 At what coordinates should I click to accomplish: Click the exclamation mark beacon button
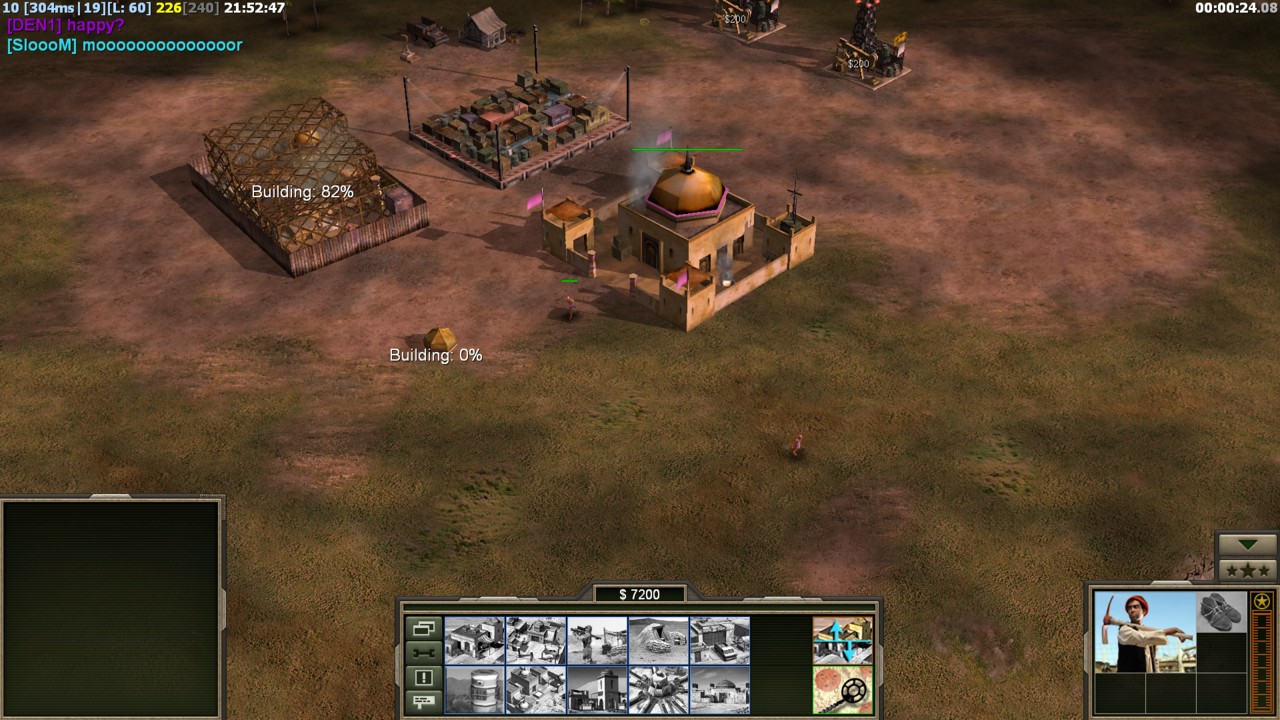[x=423, y=677]
